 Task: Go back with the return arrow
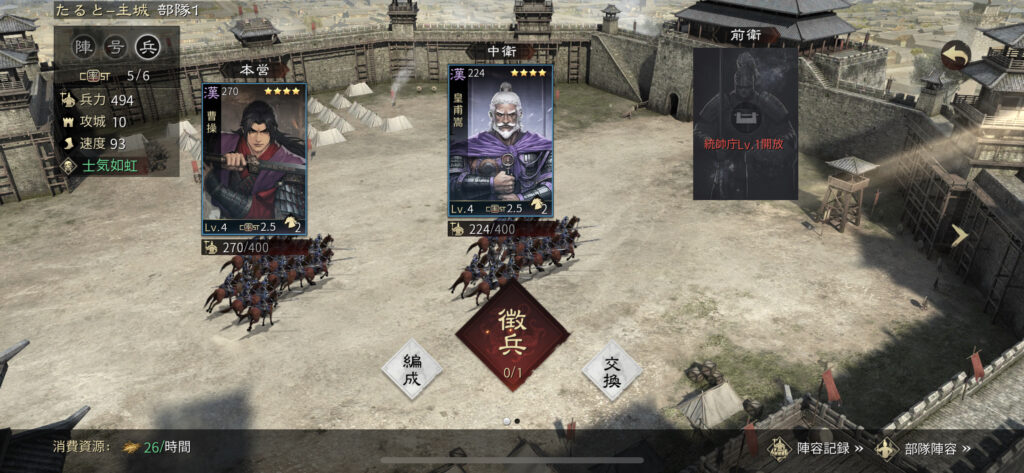coord(954,55)
